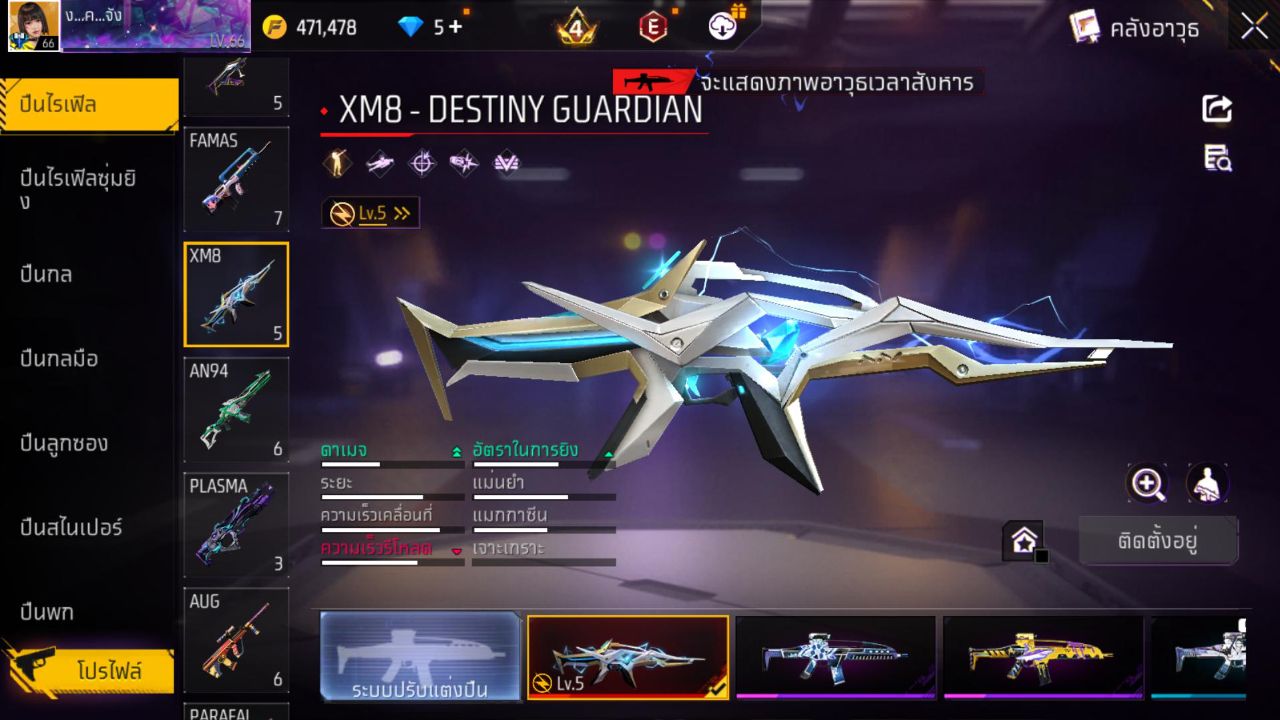This screenshot has width=1280, height=720.
Task: Close the weapon vault screen
Action: tap(1254, 27)
